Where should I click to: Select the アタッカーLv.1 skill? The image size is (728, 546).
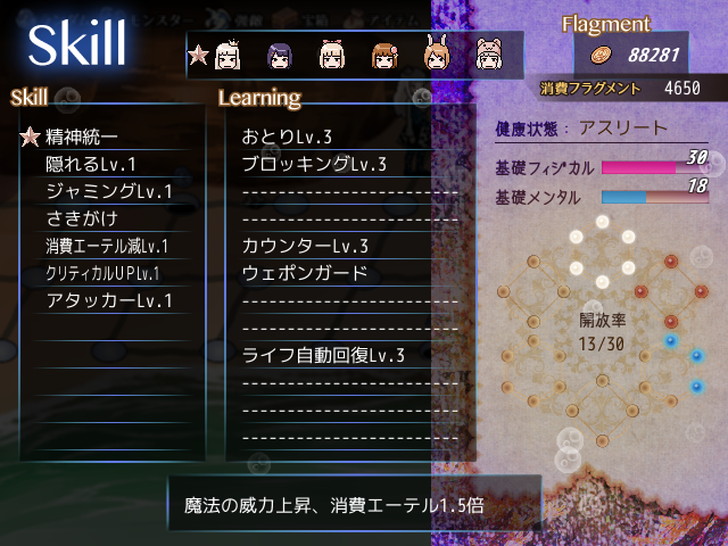pos(109,299)
